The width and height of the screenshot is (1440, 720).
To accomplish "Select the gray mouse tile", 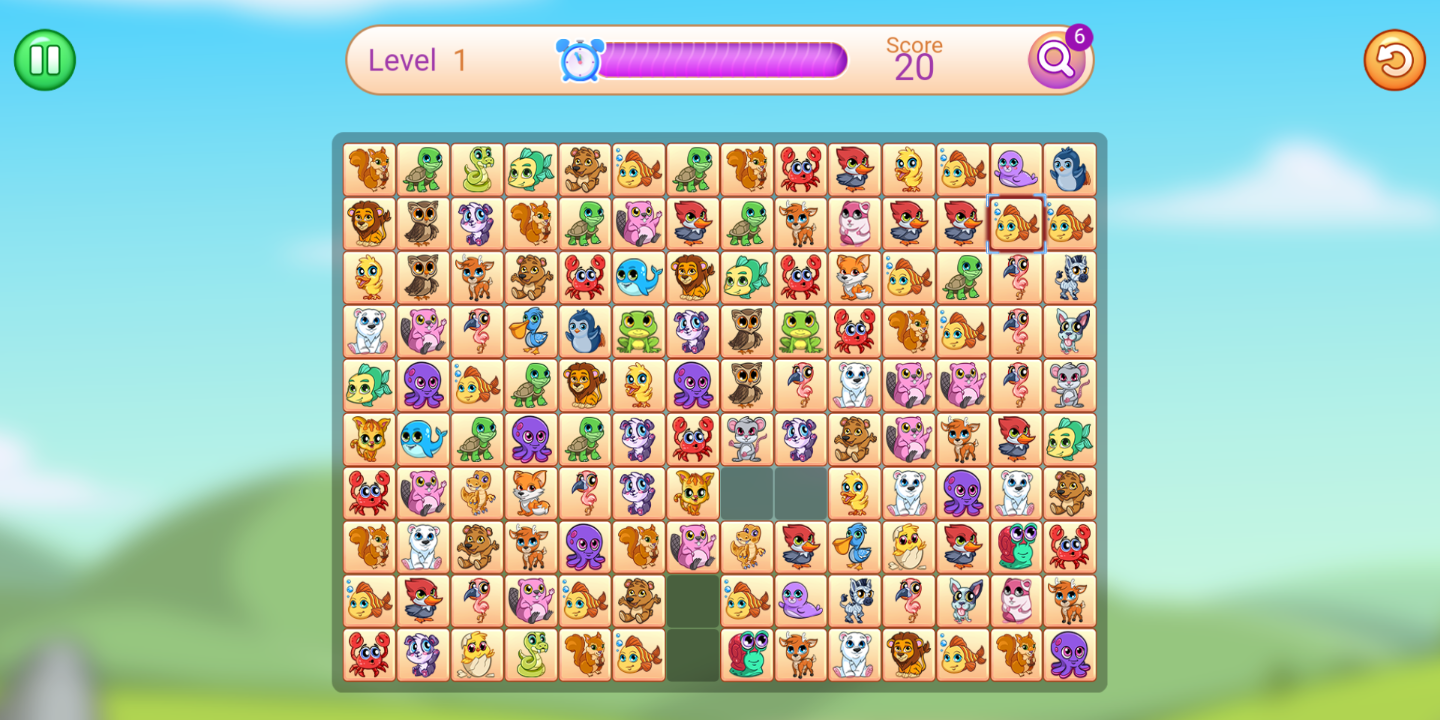I will click(1071, 385).
